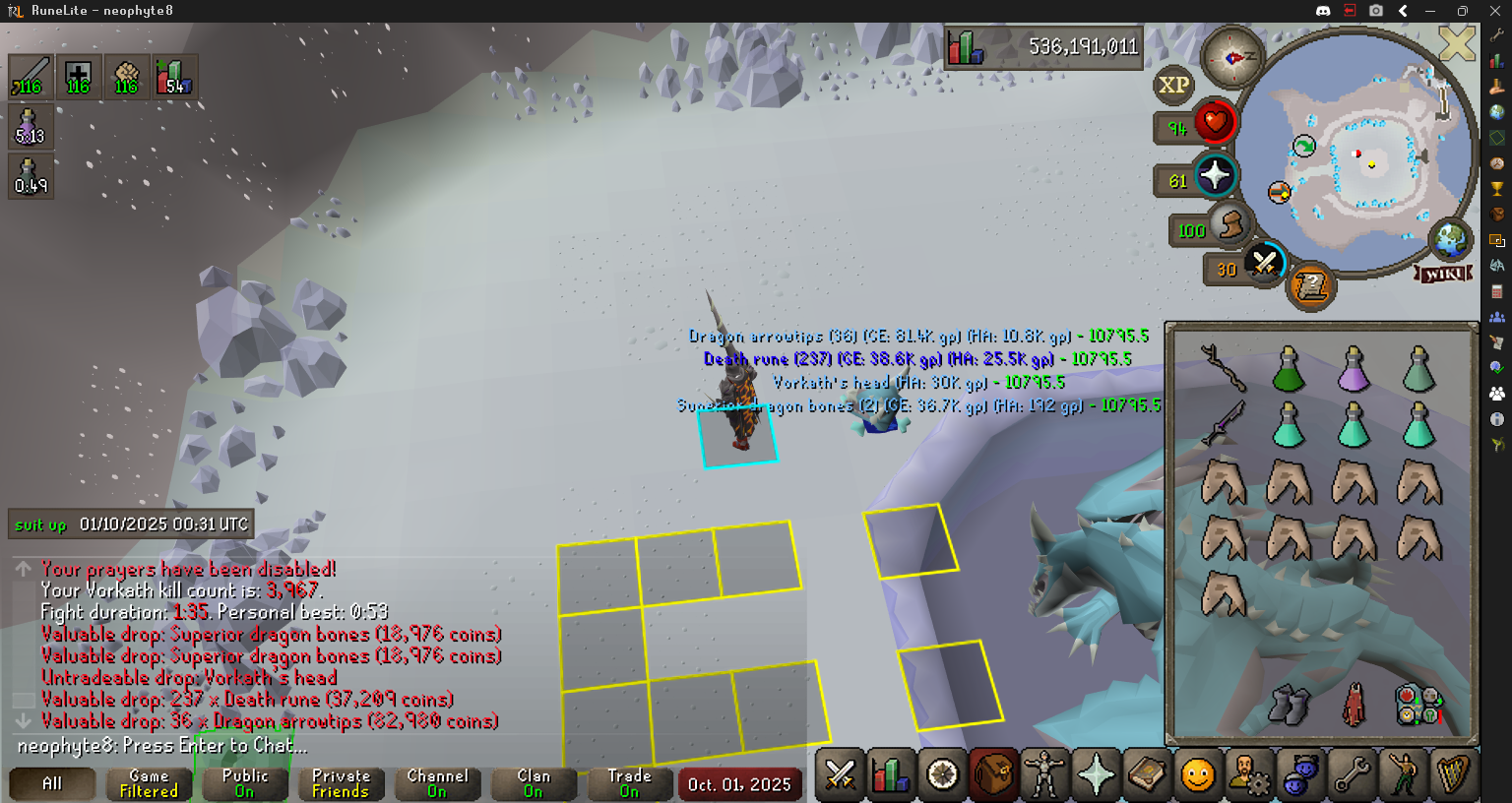The height and width of the screenshot is (803, 1512).
Task: Select the purple potion in inventory
Action: point(1354,370)
